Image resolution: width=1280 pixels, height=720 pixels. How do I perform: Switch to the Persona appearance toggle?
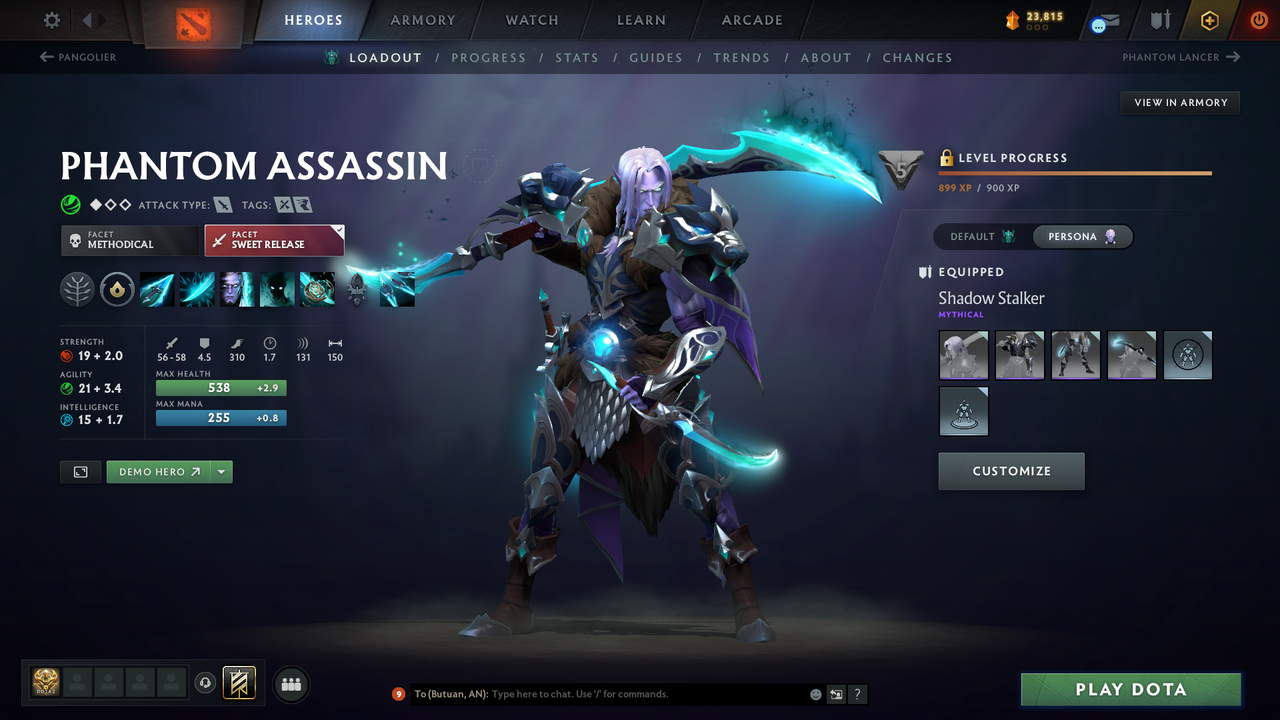tap(1082, 236)
